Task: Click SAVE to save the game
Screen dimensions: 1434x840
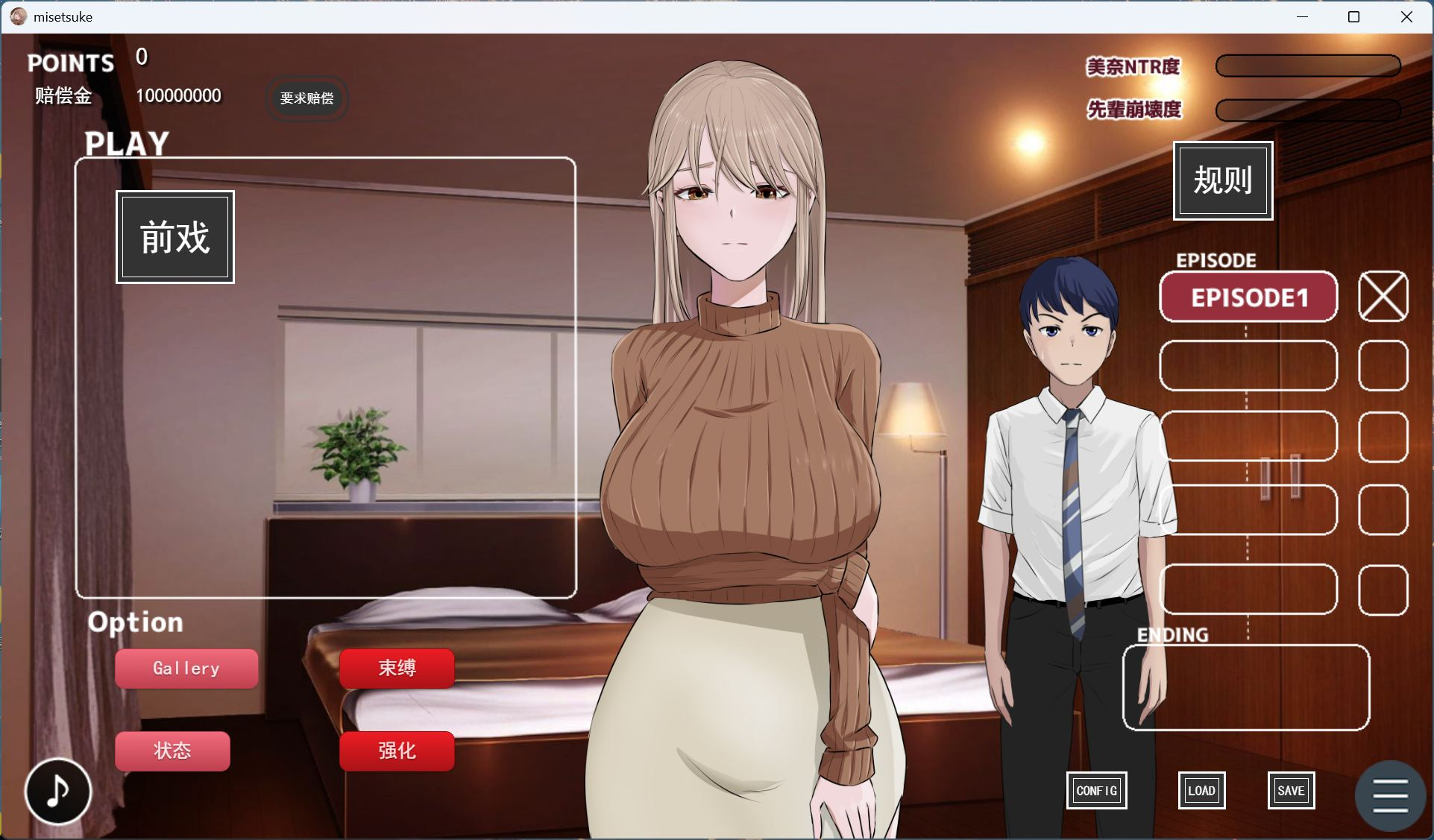Action: point(1292,790)
